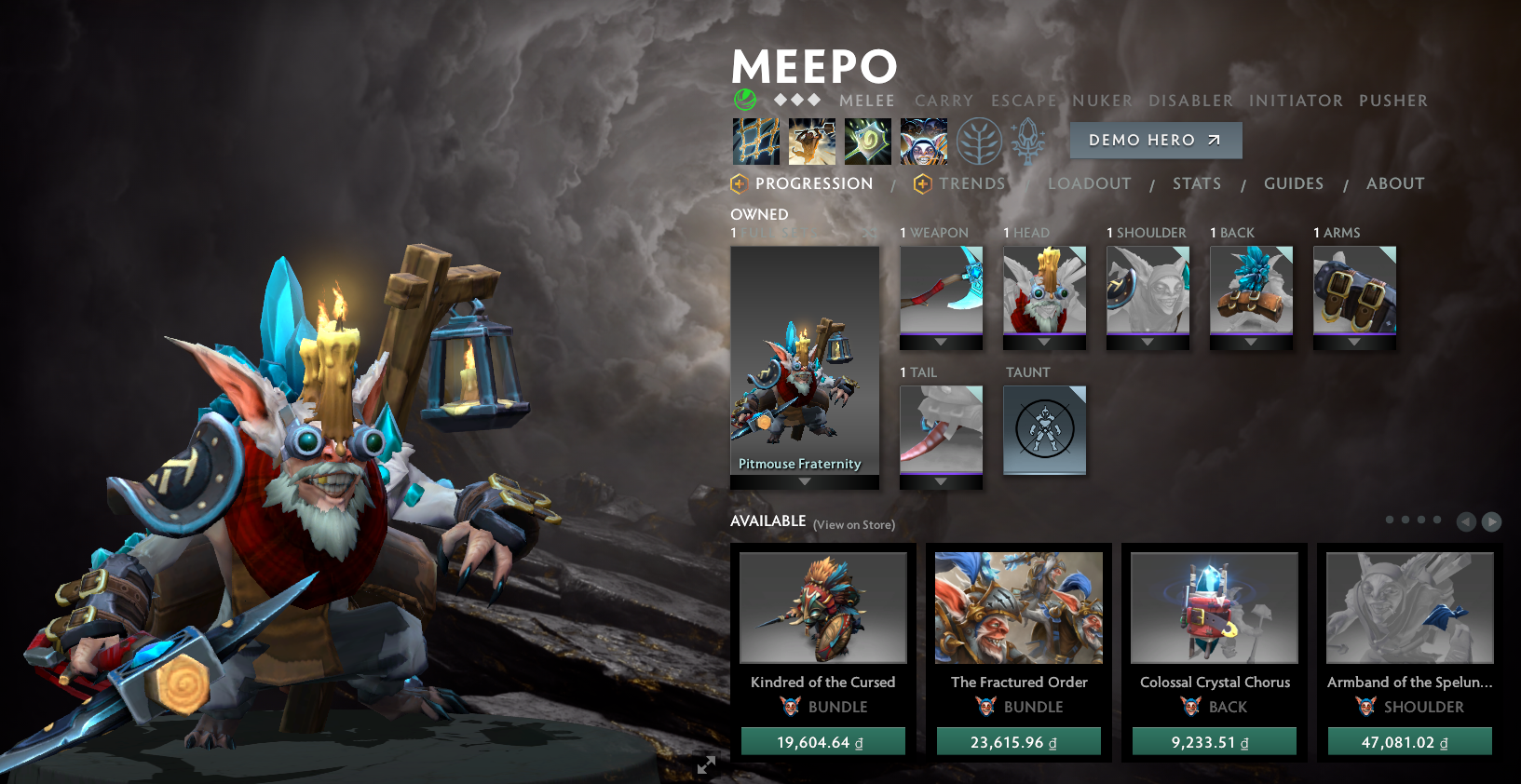The height and width of the screenshot is (784, 1521).
Task: Open the View on Store link
Action: 853,525
